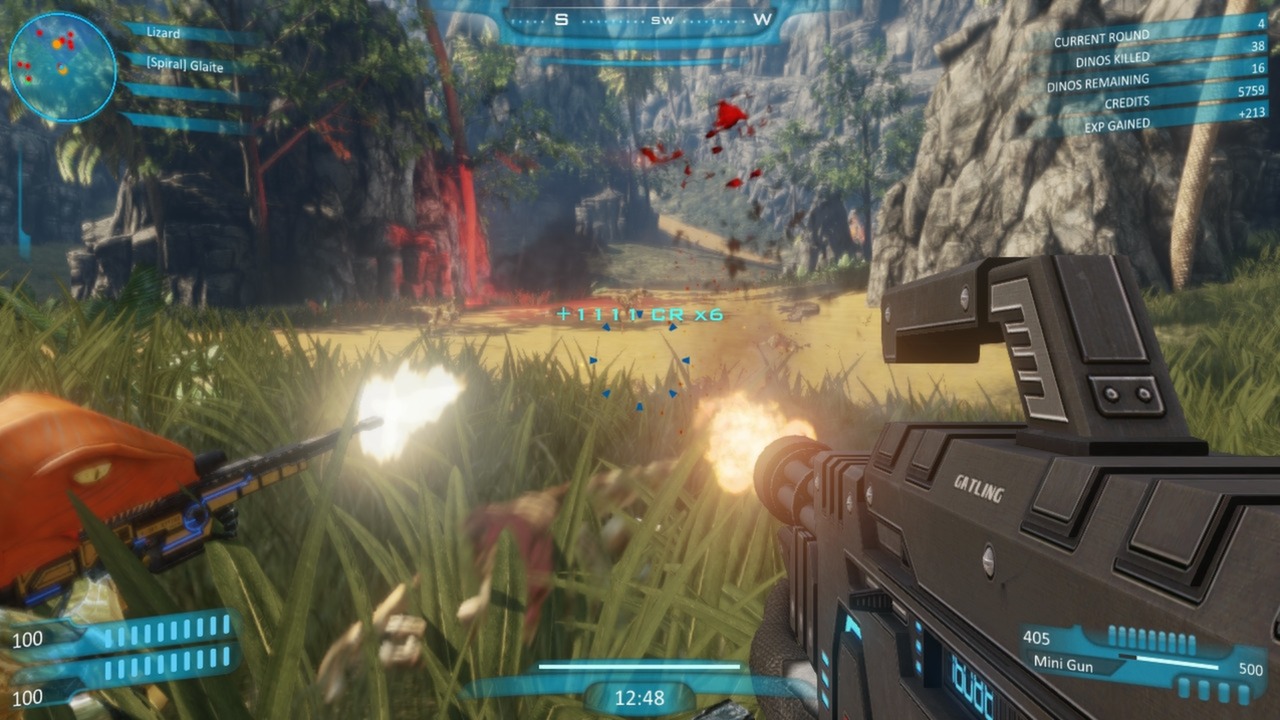Select the [Spiral] Glaite teammate row
The width and height of the screenshot is (1280, 720).
(186, 66)
